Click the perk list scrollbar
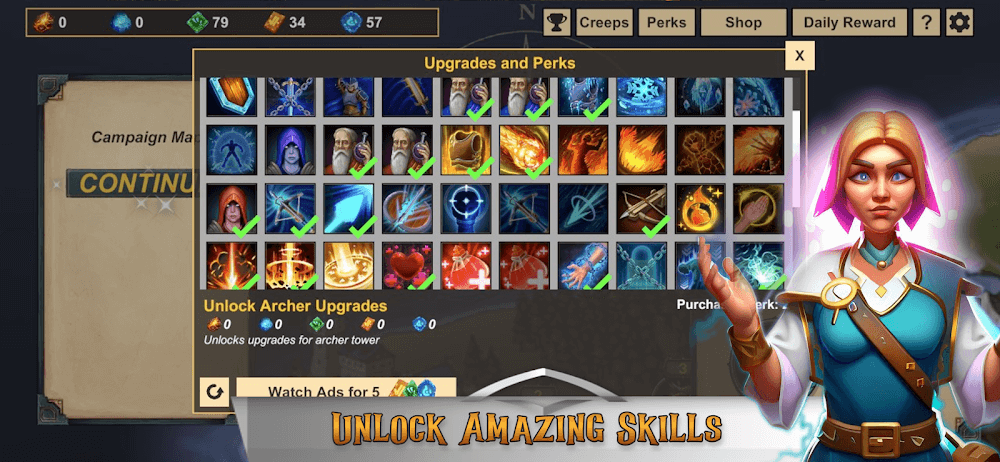1000x462 pixels. point(796,130)
